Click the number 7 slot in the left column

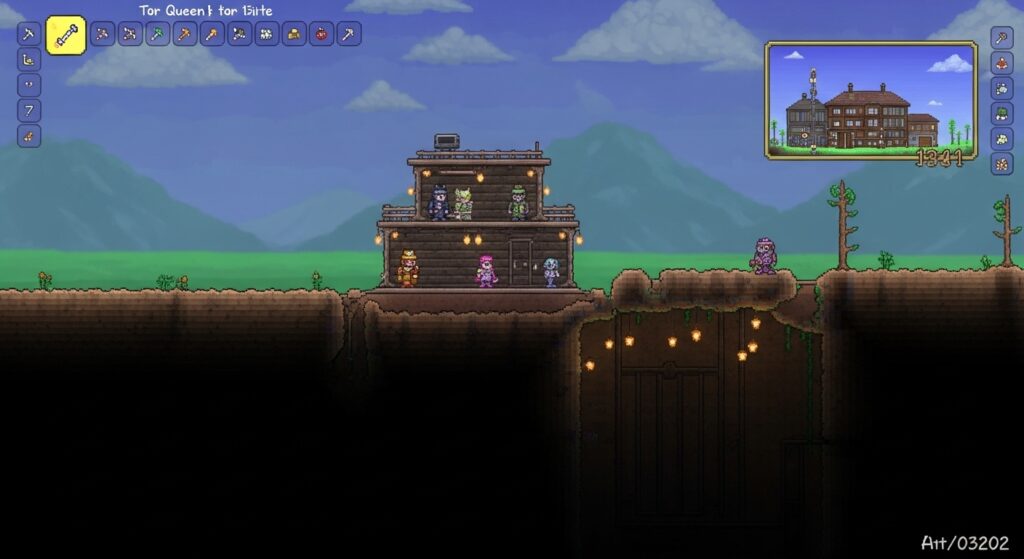29,110
